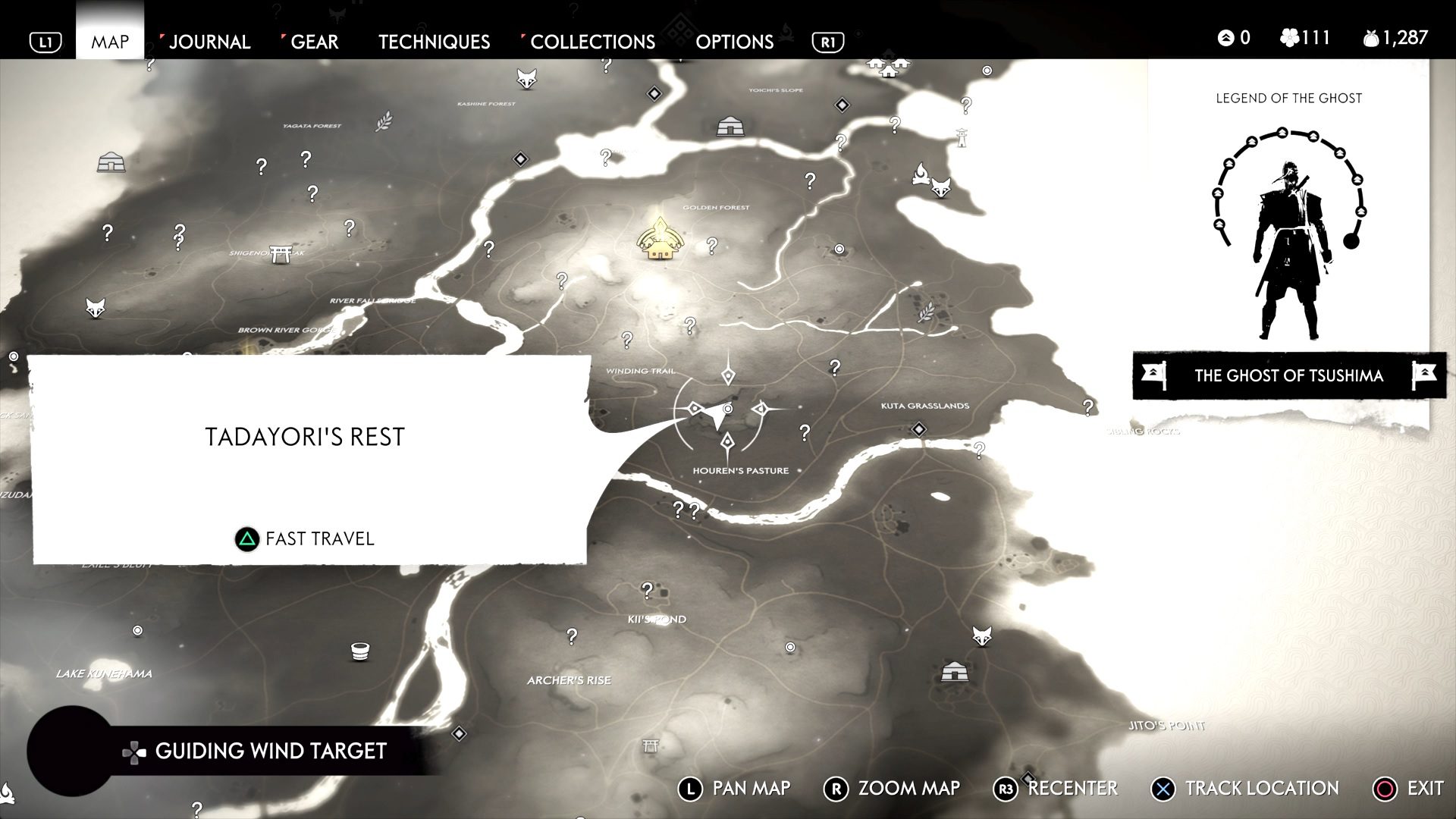The width and height of the screenshot is (1456, 819).
Task: Open the Techniques tab
Action: [434, 42]
